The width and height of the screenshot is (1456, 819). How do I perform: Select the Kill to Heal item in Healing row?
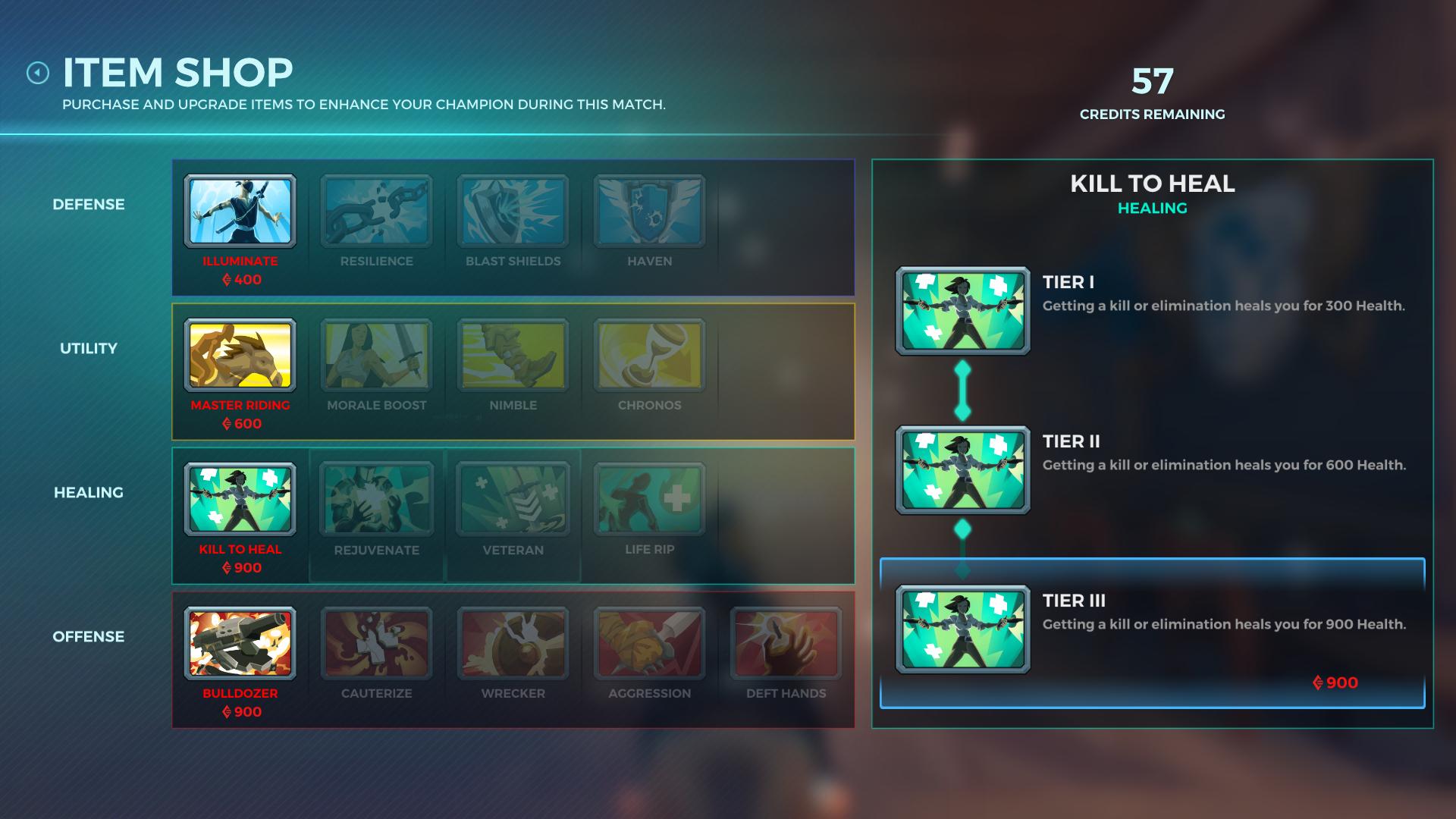click(x=240, y=500)
